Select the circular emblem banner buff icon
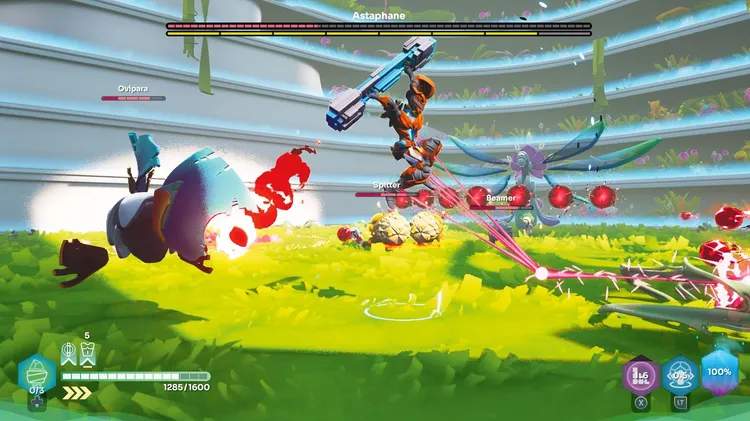The image size is (750, 421). pyautogui.click(x=69, y=353)
